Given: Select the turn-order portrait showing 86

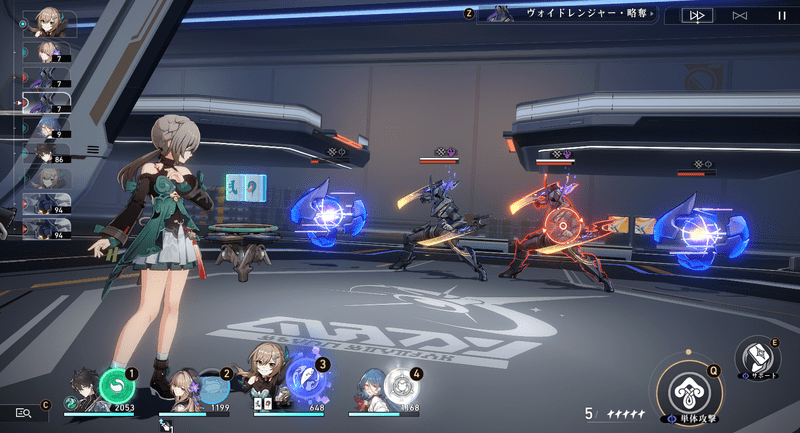Looking at the screenshot, I should pos(47,154).
